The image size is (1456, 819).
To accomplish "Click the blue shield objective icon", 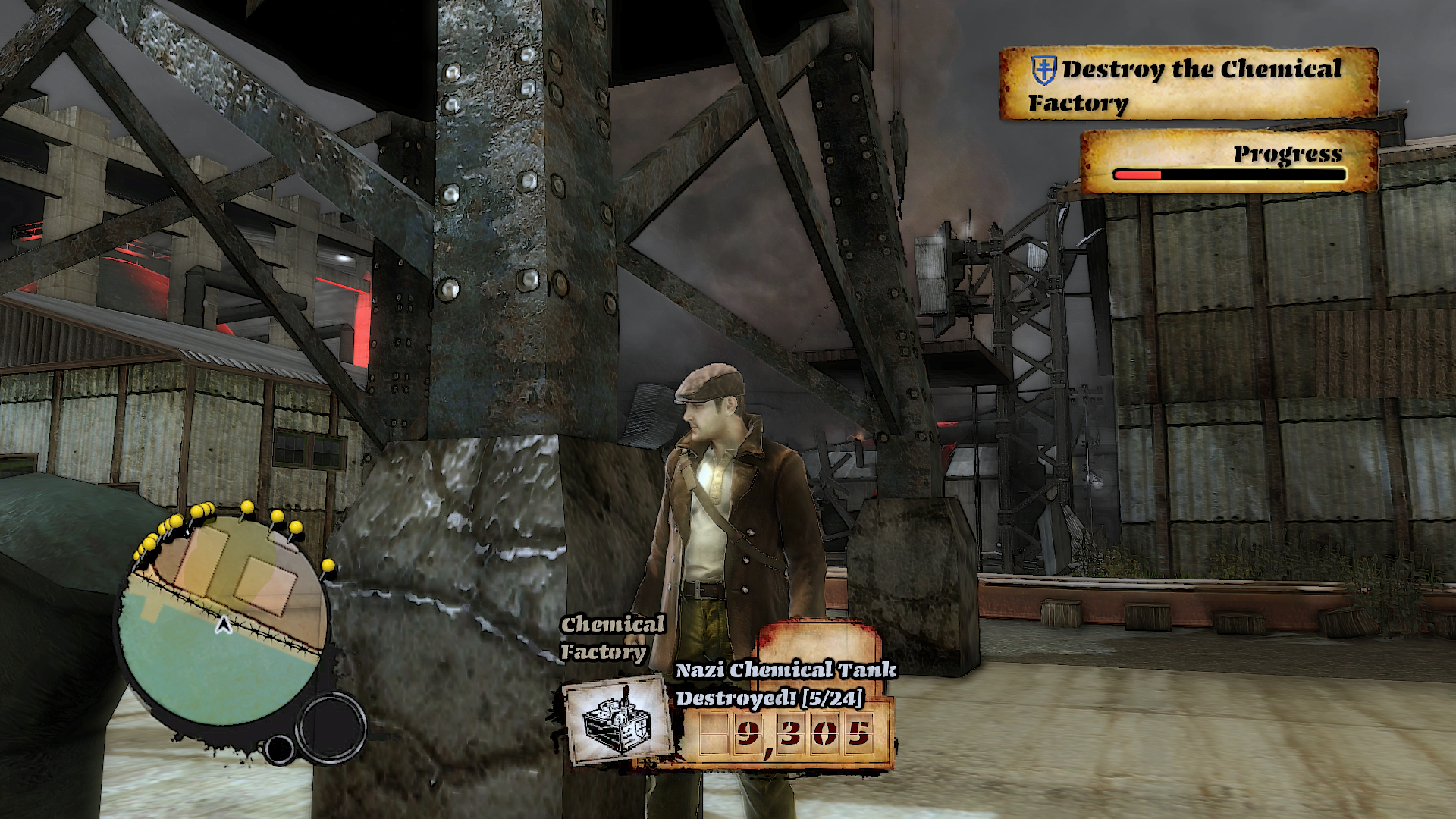I will 1044,71.
